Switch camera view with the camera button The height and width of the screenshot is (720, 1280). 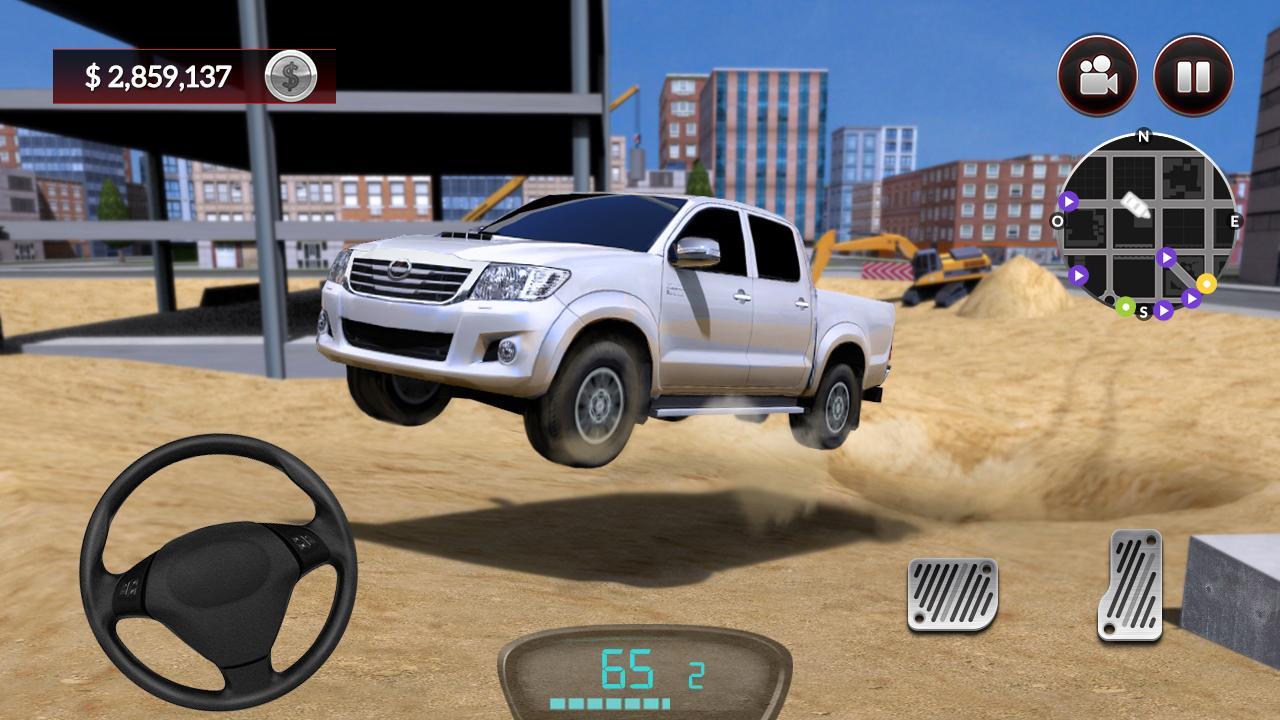(1097, 75)
